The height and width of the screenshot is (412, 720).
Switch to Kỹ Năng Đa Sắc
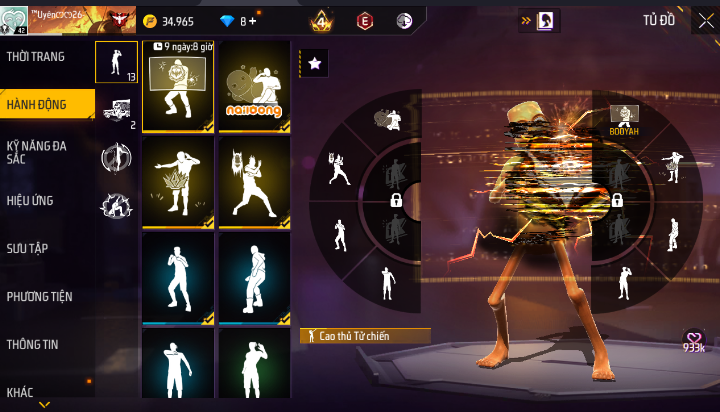click(x=36, y=152)
